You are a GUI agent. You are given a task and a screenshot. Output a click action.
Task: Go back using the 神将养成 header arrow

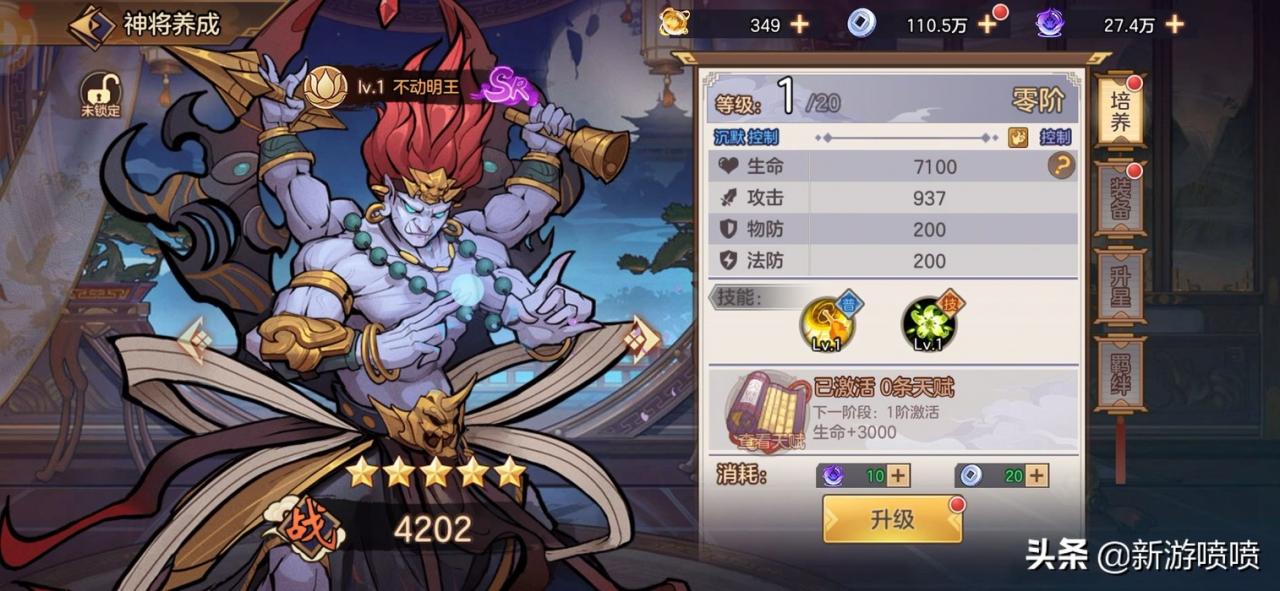pos(91,26)
